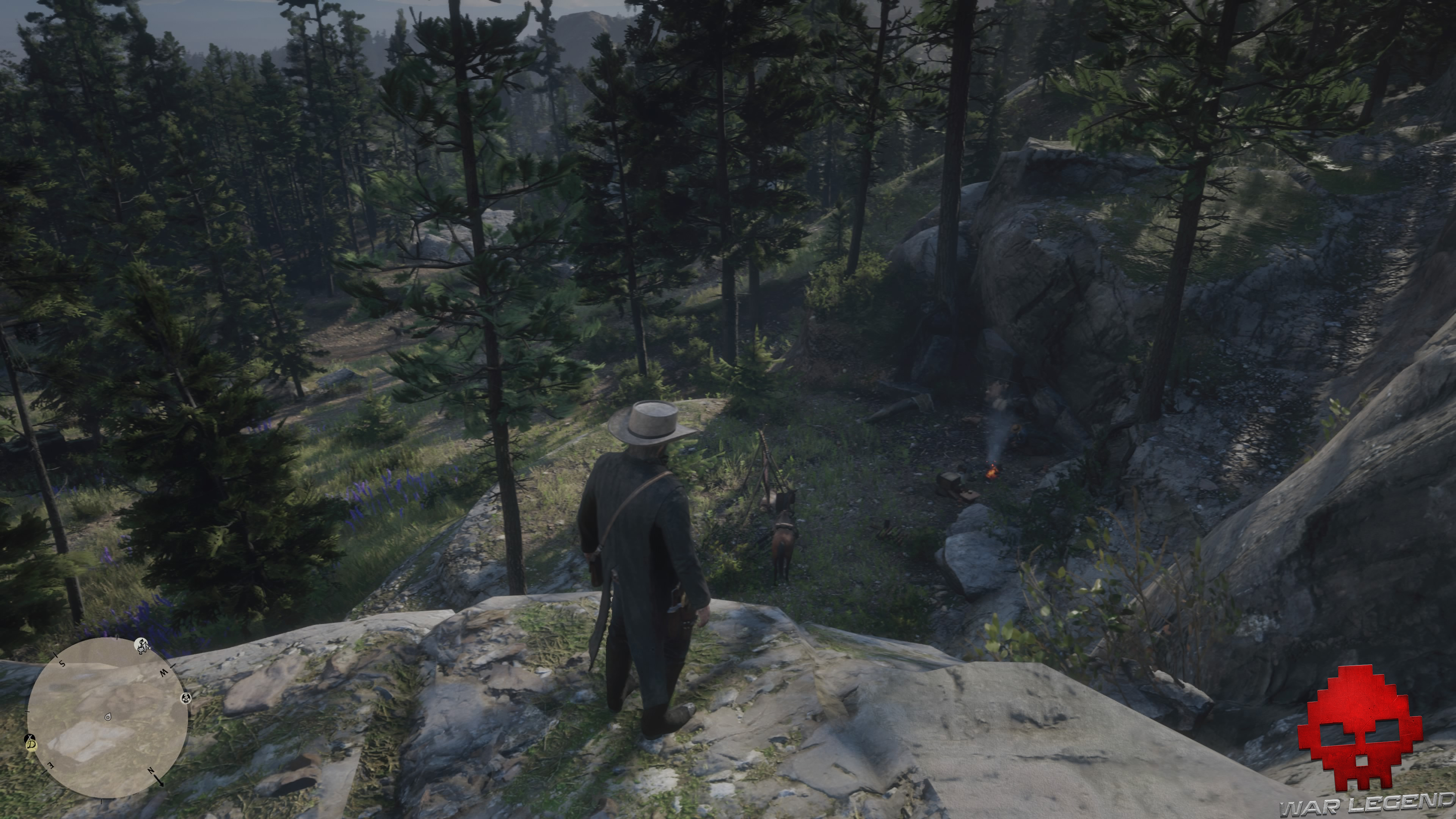Select the letter N on the compass
The width and height of the screenshot is (1456, 819).
pos(151,771)
